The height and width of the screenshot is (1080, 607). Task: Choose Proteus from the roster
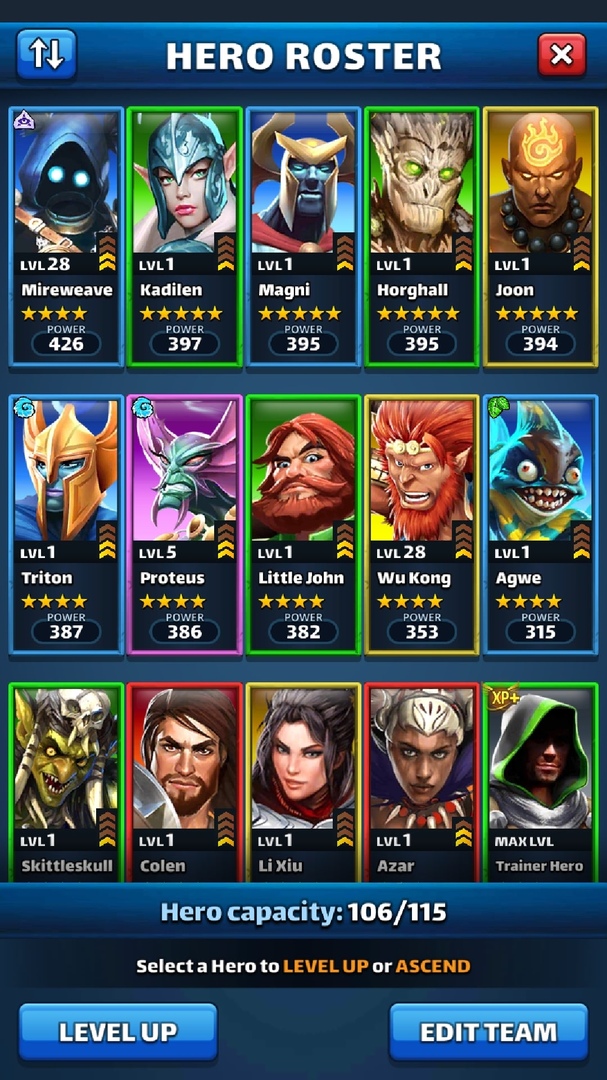pyautogui.click(x=184, y=524)
